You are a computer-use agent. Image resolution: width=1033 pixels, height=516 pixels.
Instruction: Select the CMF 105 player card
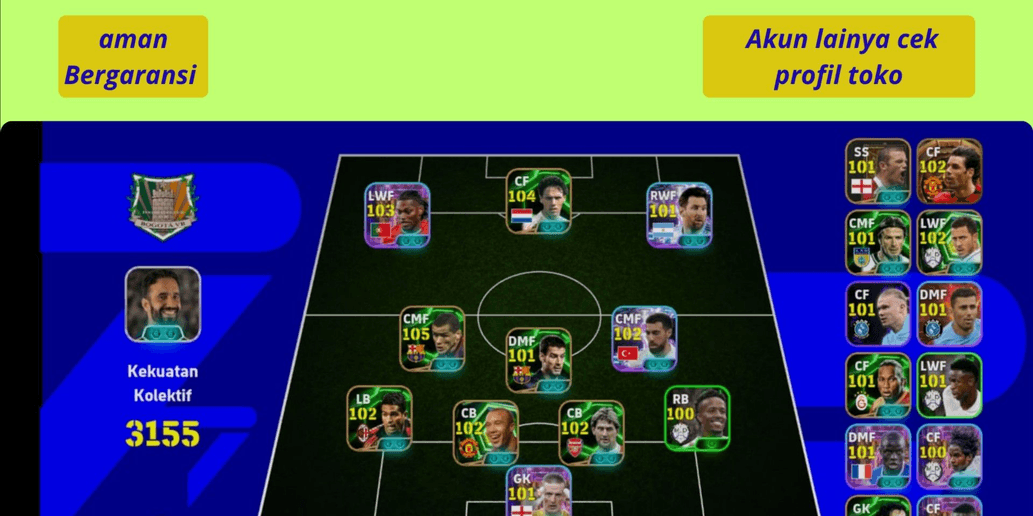[432, 338]
